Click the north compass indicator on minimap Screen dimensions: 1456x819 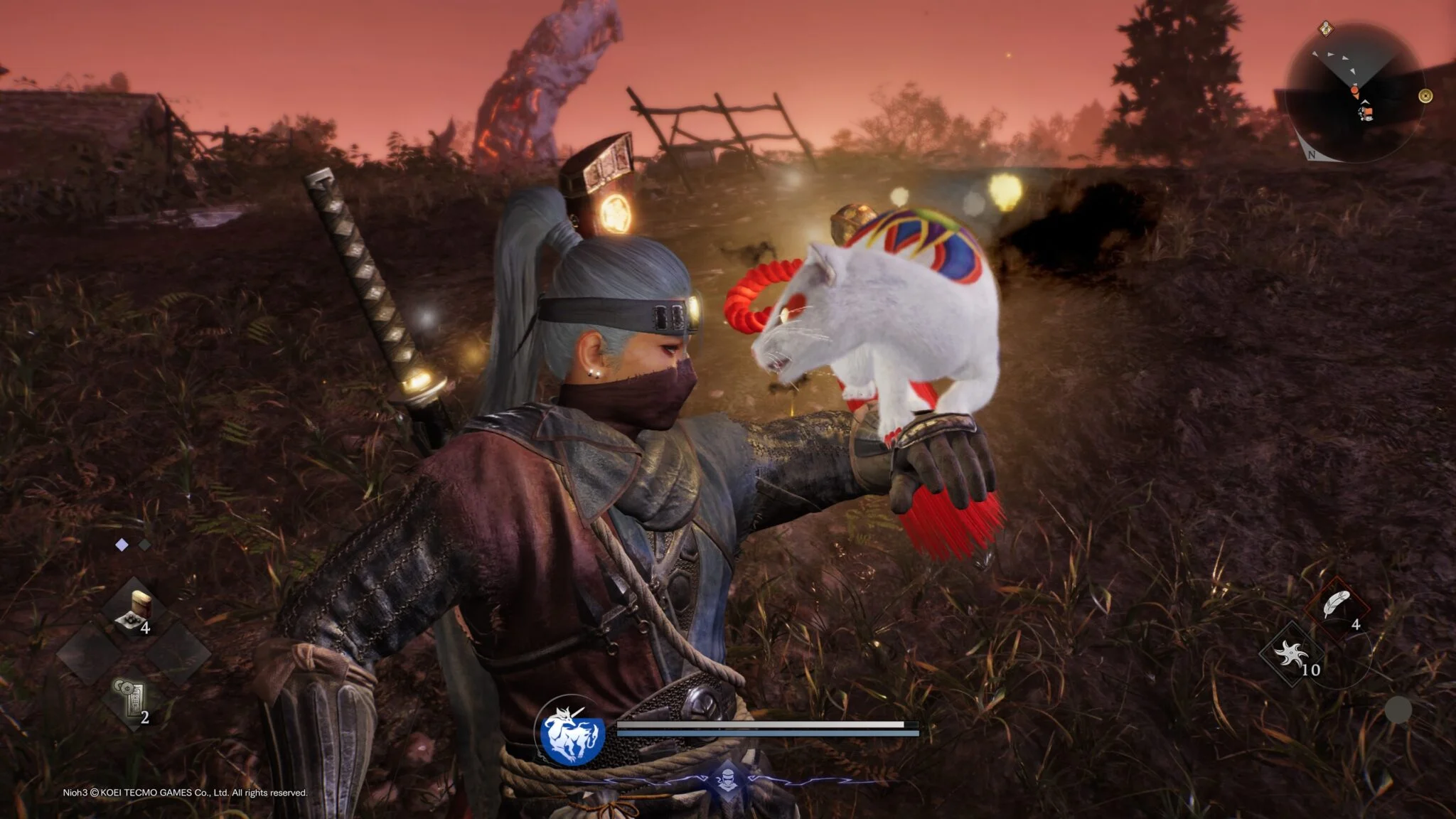pyautogui.click(x=1312, y=154)
